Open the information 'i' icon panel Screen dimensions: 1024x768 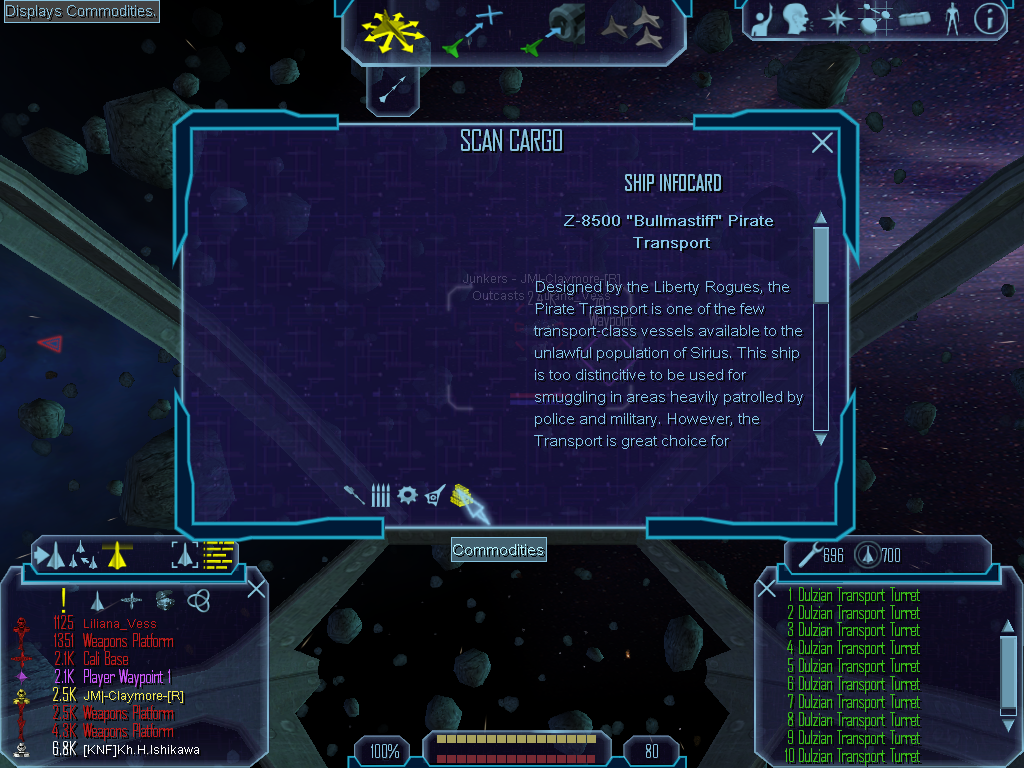989,19
